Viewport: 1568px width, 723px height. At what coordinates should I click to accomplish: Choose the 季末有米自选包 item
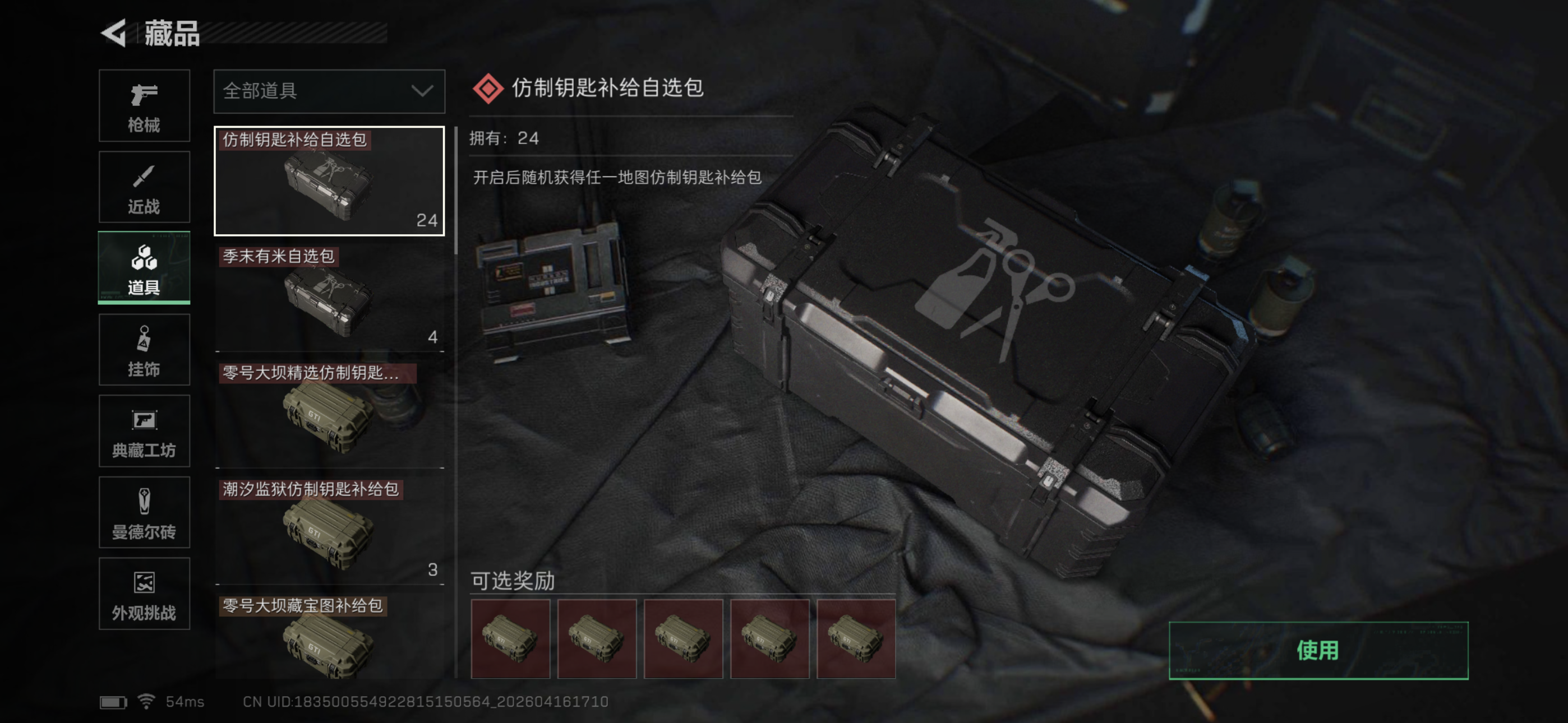329,298
